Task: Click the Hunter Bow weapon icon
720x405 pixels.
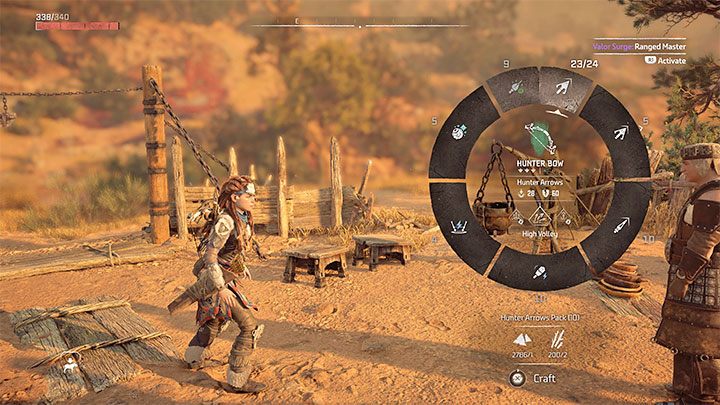Action: click(540, 136)
